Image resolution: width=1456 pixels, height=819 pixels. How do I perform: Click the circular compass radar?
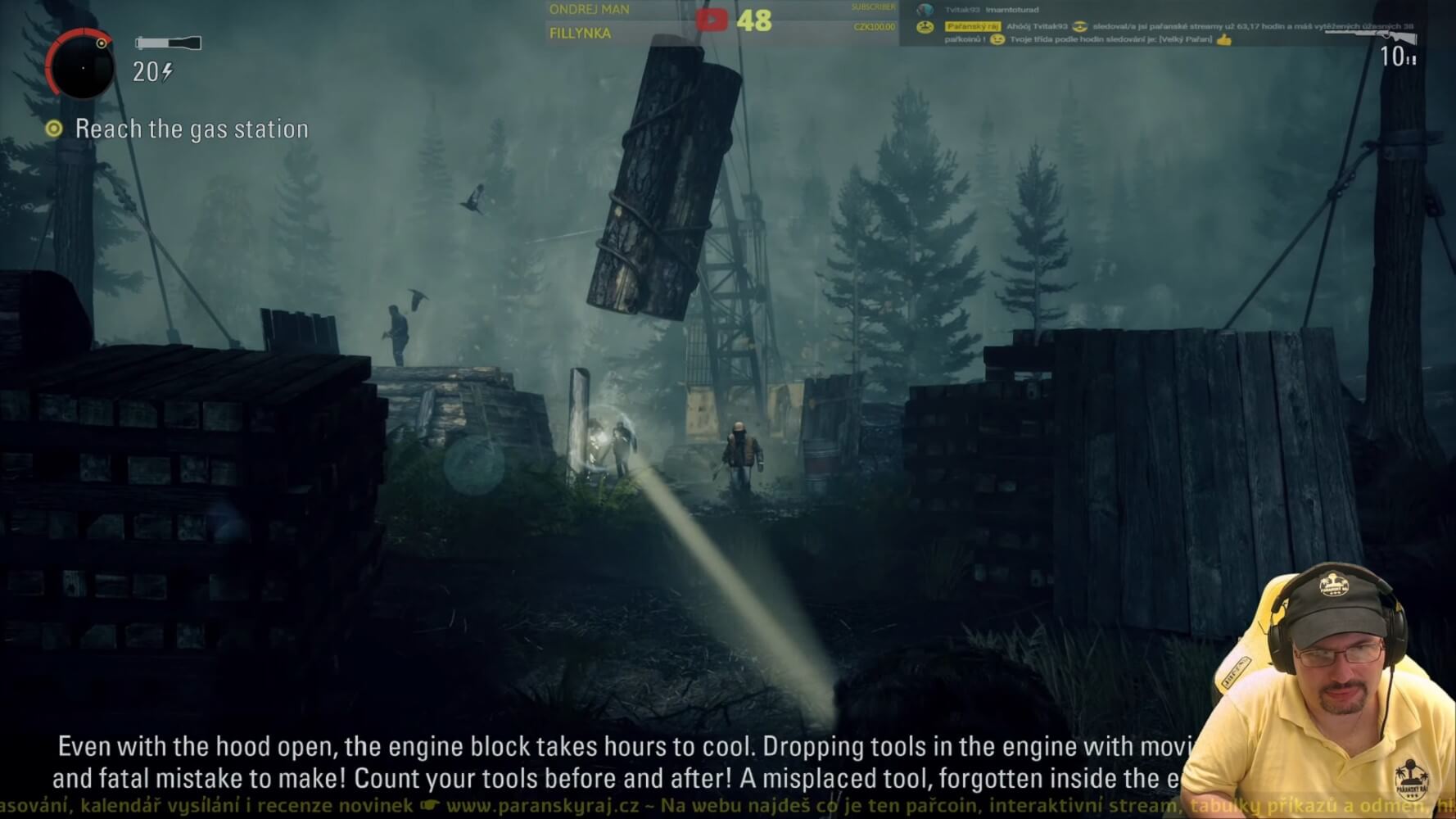(x=80, y=66)
